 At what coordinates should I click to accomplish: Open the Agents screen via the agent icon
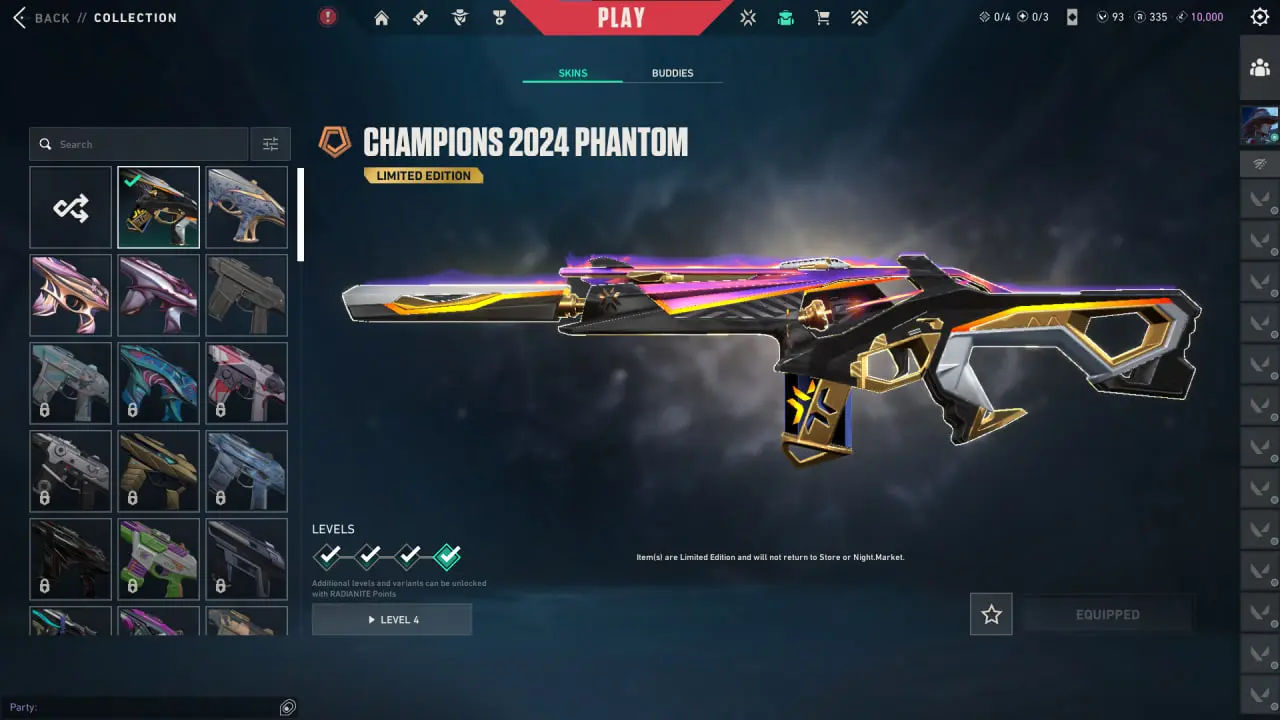460,17
